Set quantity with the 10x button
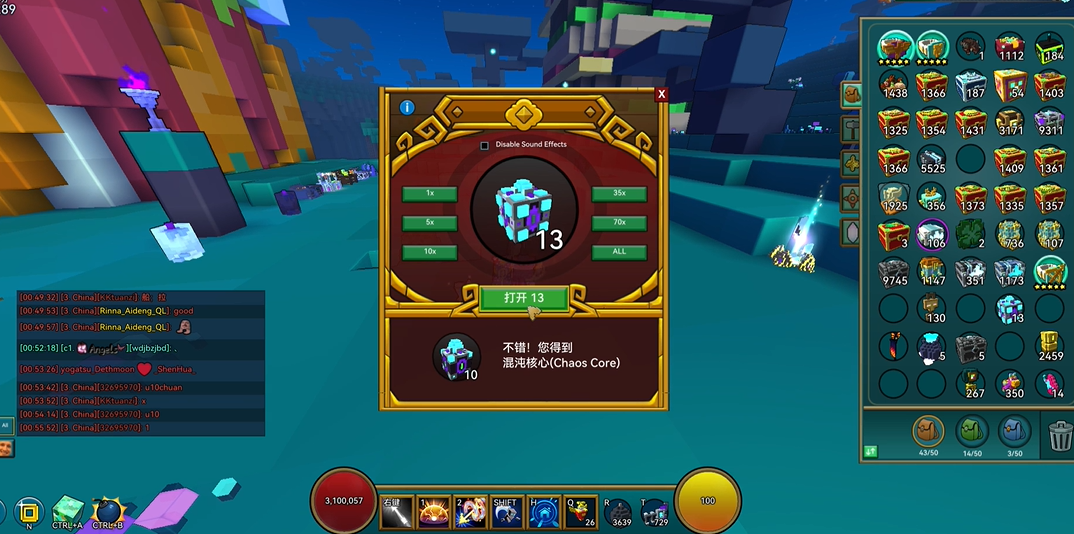This screenshot has width=1074, height=534. [x=429, y=252]
